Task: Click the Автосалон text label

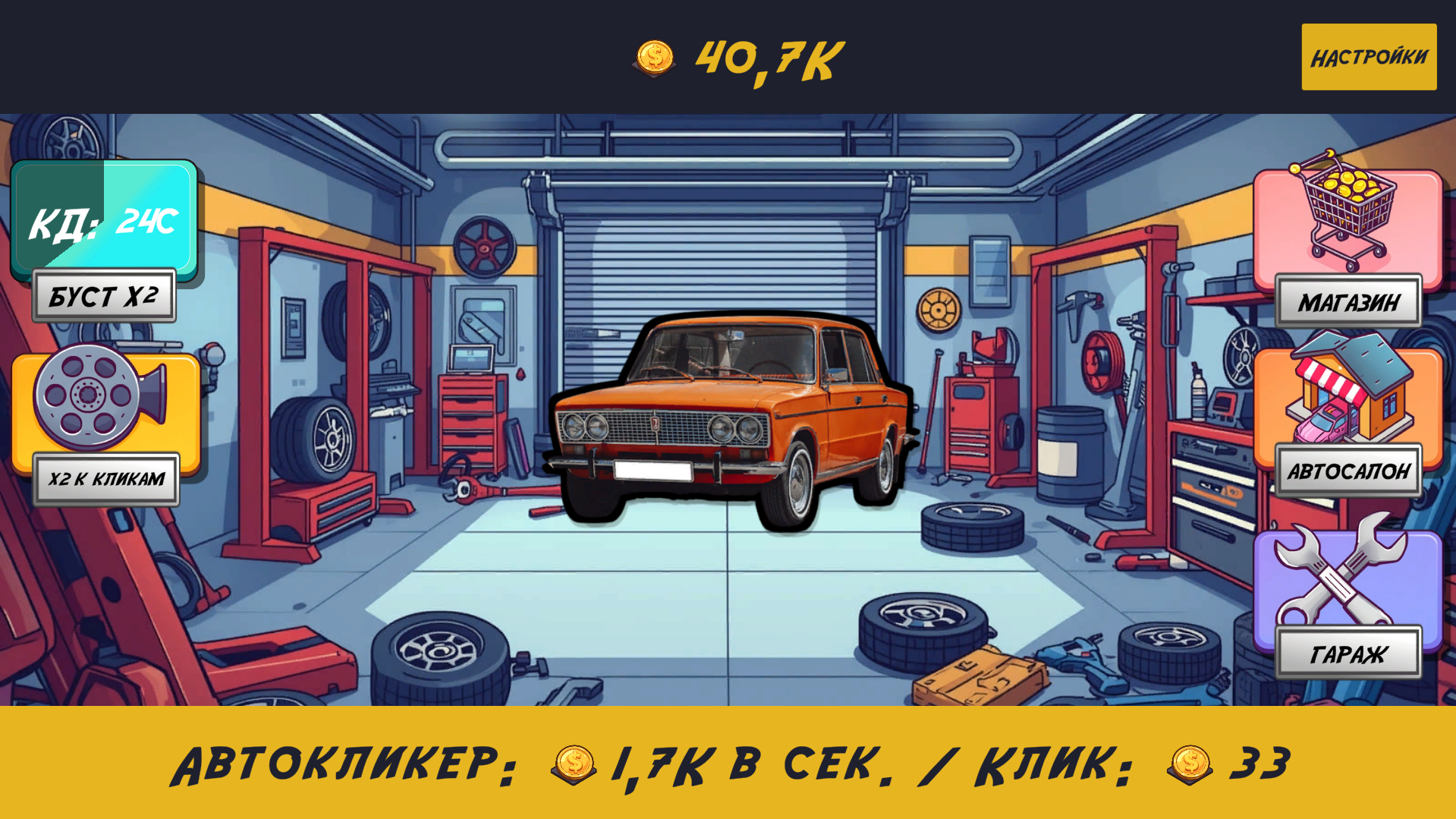Action: click(x=1351, y=471)
